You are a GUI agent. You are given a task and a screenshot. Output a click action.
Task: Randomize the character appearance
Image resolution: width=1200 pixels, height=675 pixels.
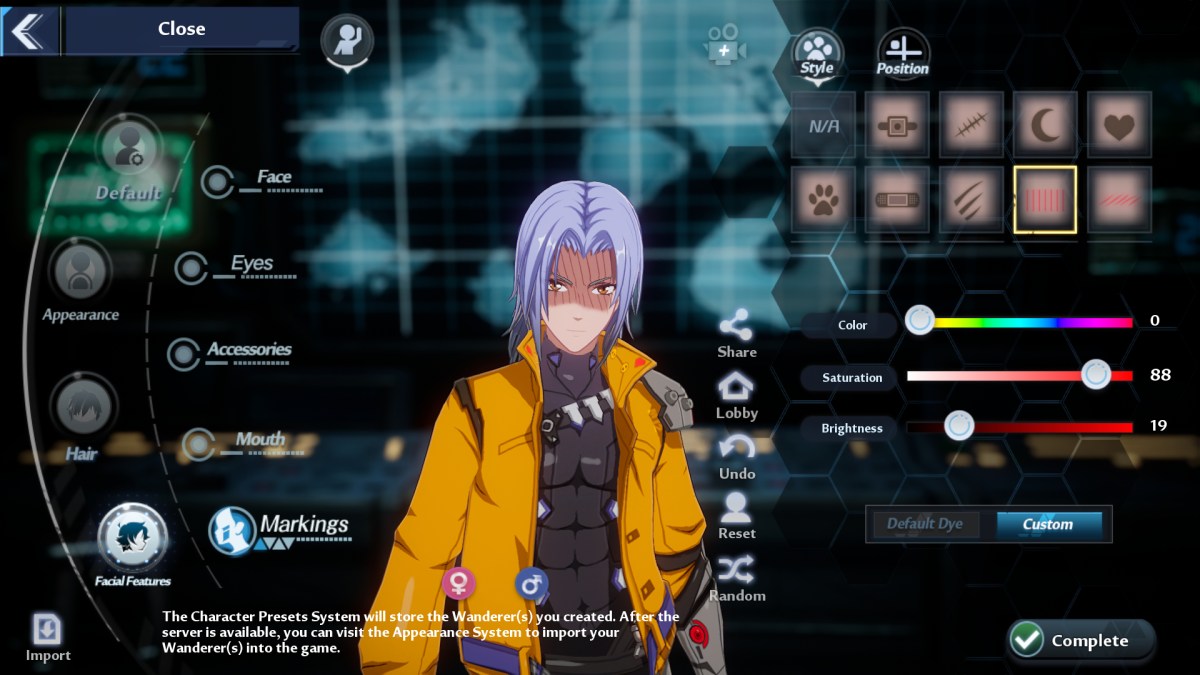point(736,578)
